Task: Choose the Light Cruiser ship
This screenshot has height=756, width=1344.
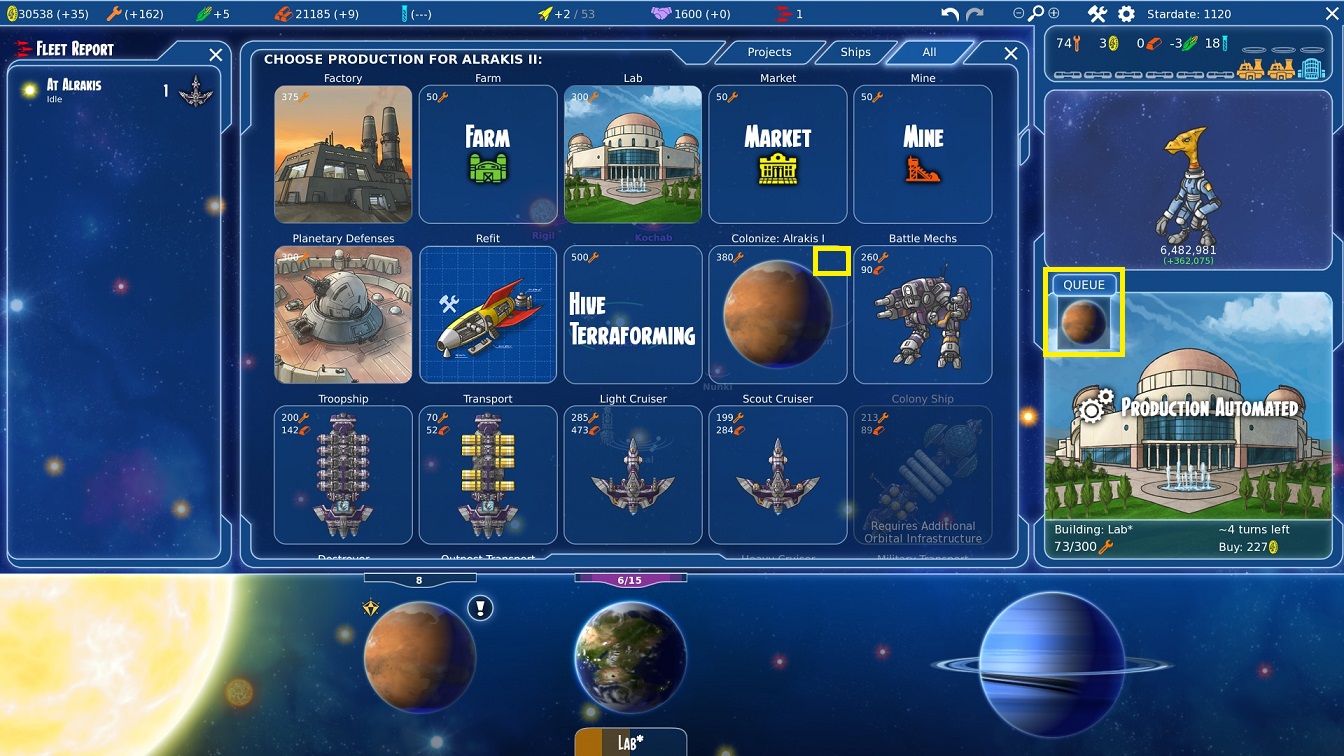Action: coord(633,474)
